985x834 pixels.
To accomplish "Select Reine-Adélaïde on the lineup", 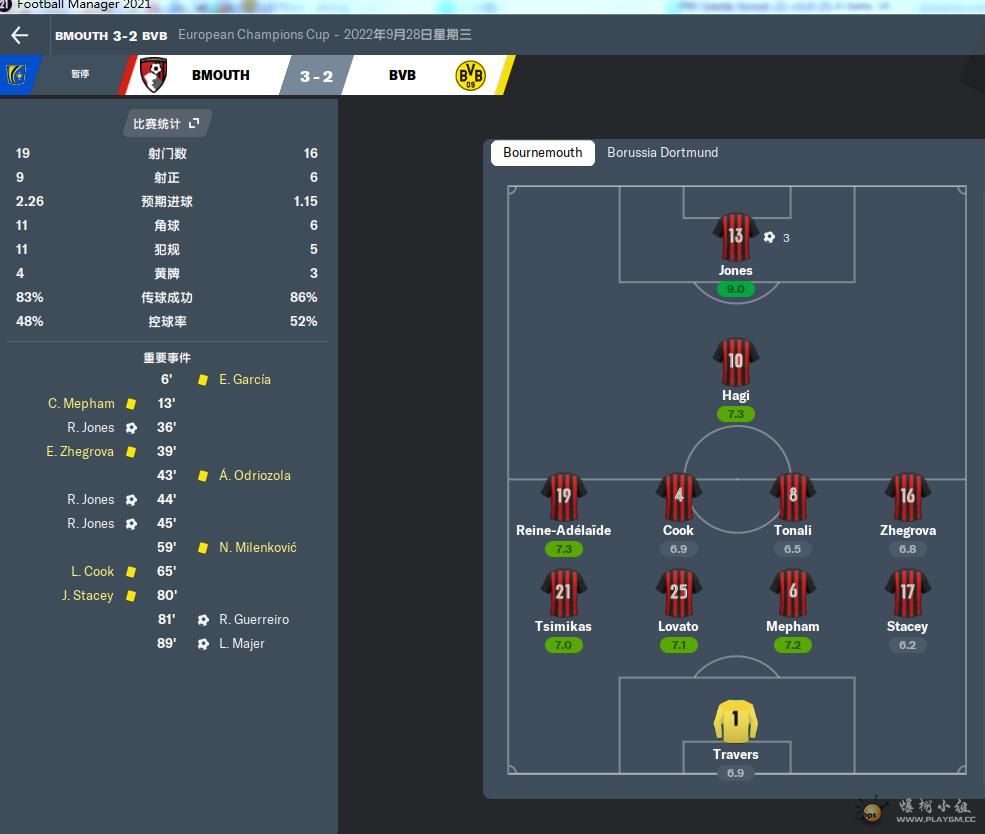I will click(563, 498).
